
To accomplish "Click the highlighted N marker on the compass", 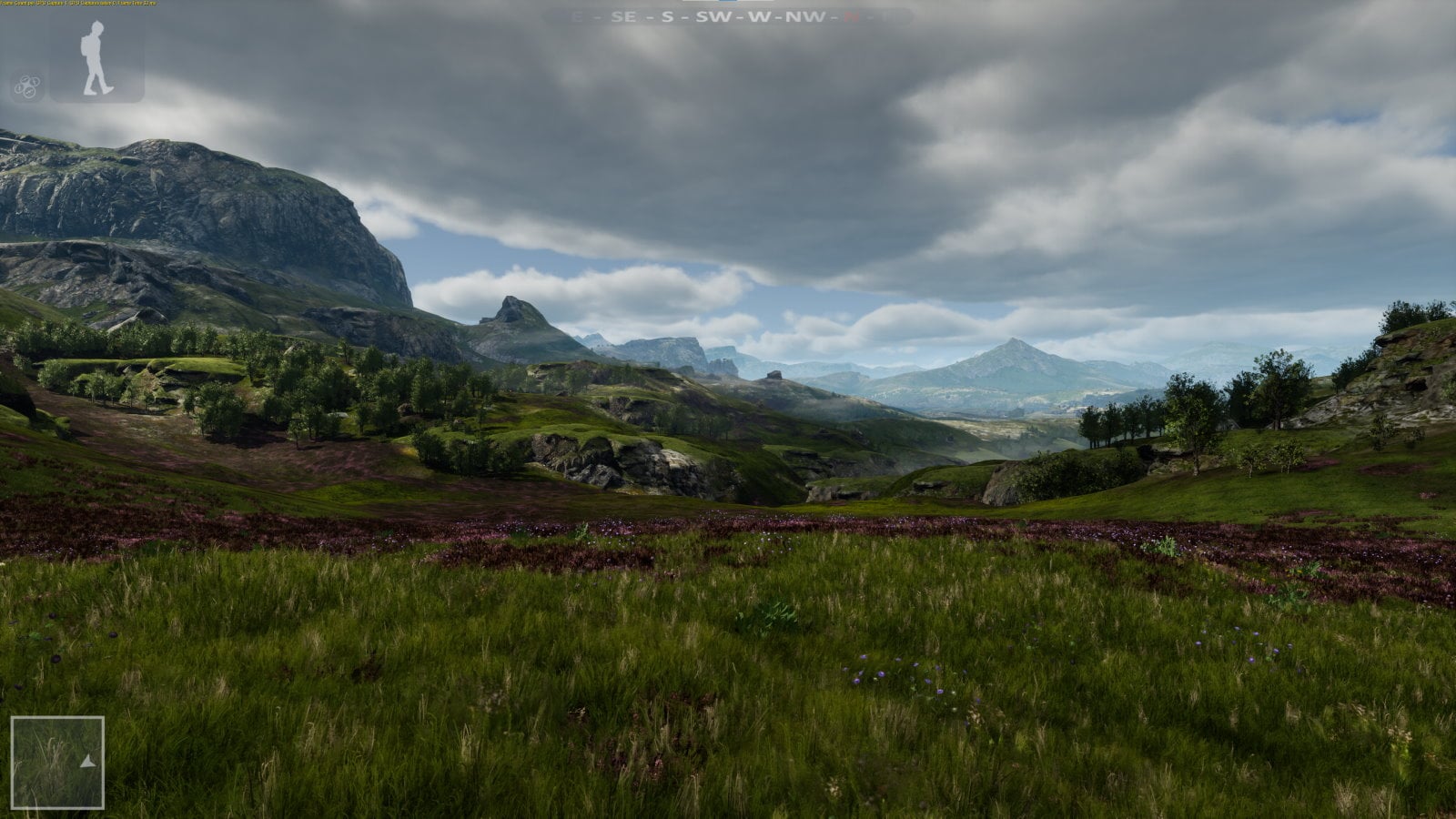I will pos(854,15).
